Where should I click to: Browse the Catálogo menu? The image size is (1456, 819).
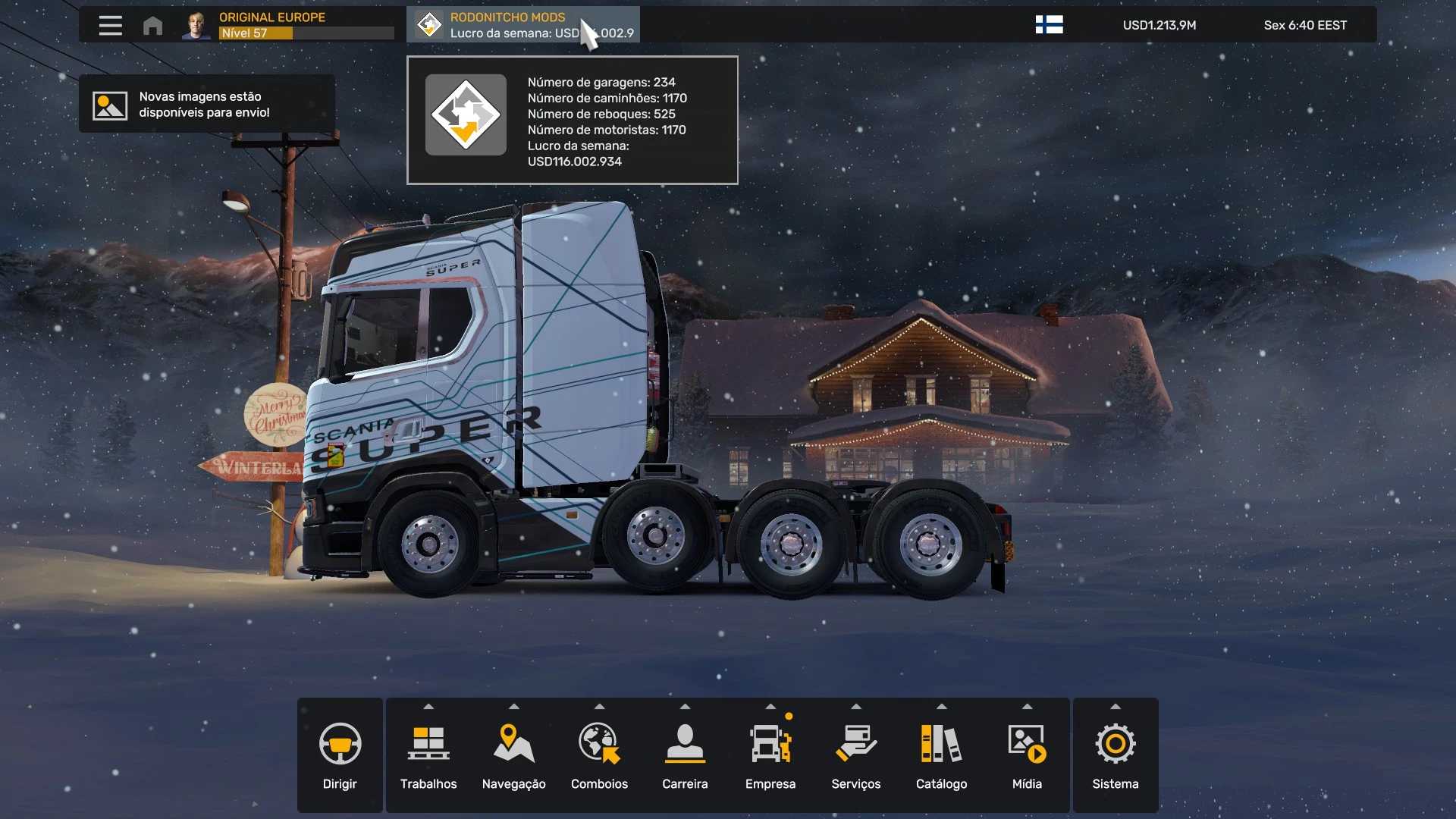(x=941, y=755)
